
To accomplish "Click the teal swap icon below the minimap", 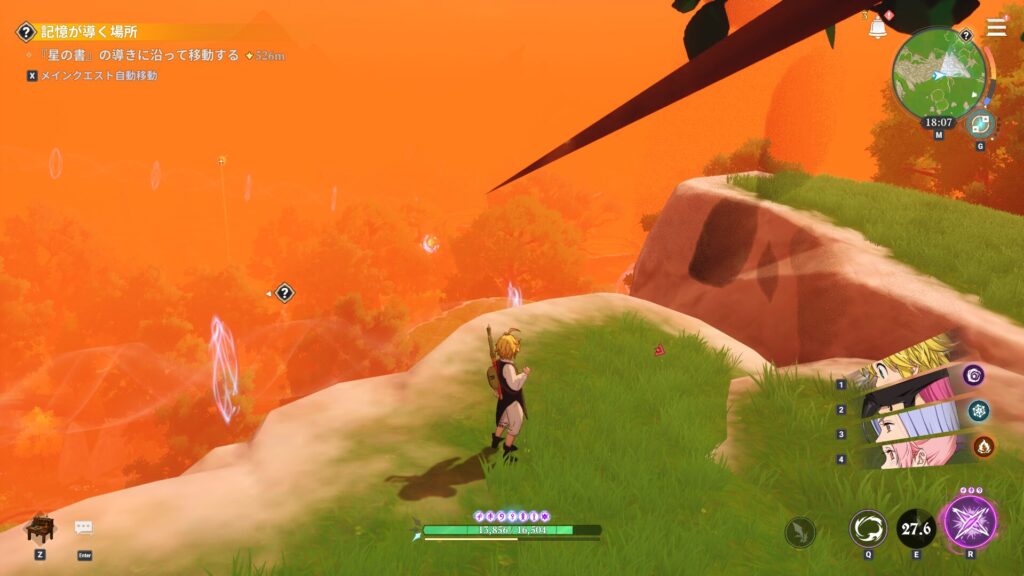I will [980, 125].
